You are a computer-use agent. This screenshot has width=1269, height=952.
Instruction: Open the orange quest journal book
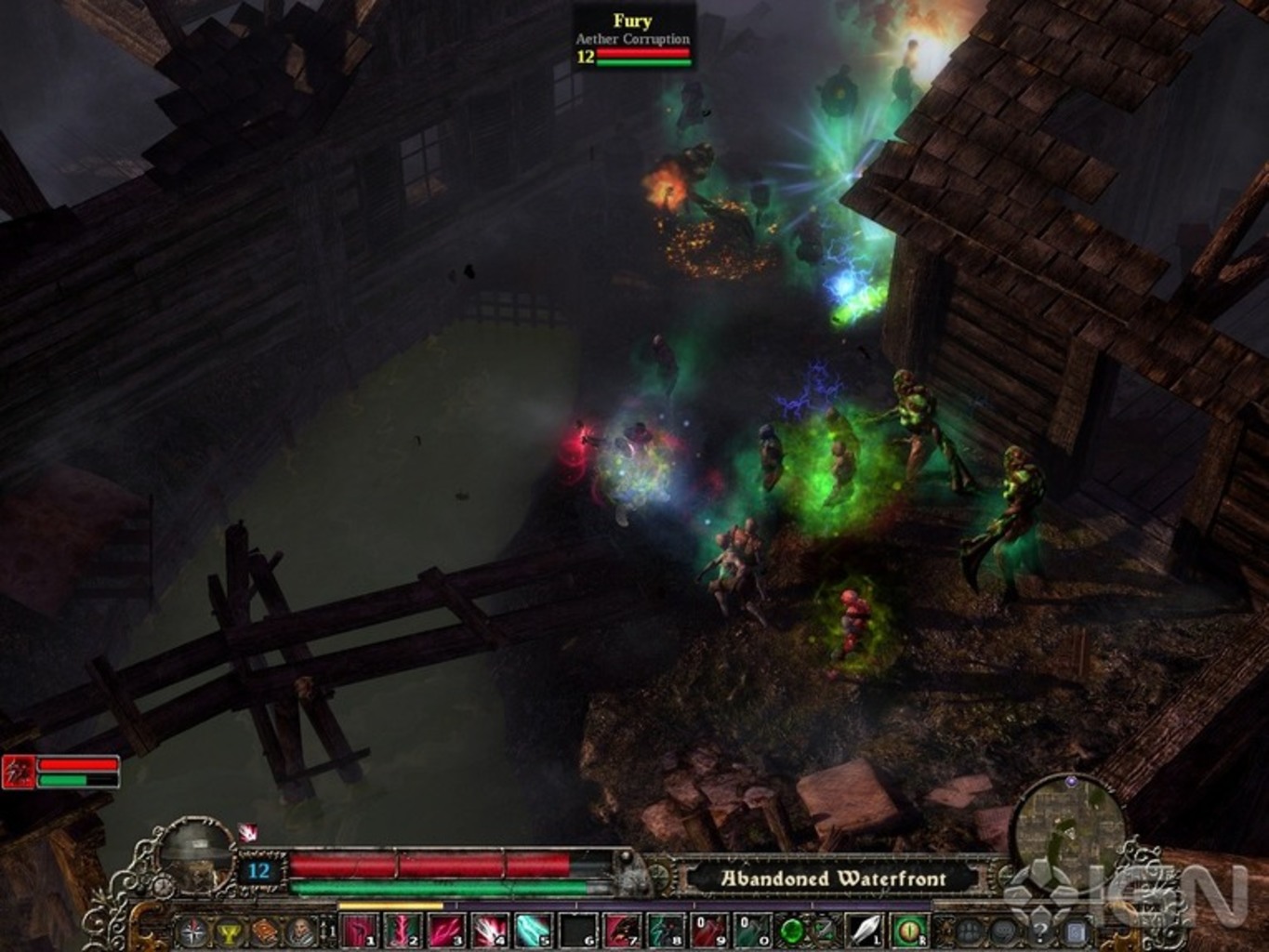[x=264, y=931]
